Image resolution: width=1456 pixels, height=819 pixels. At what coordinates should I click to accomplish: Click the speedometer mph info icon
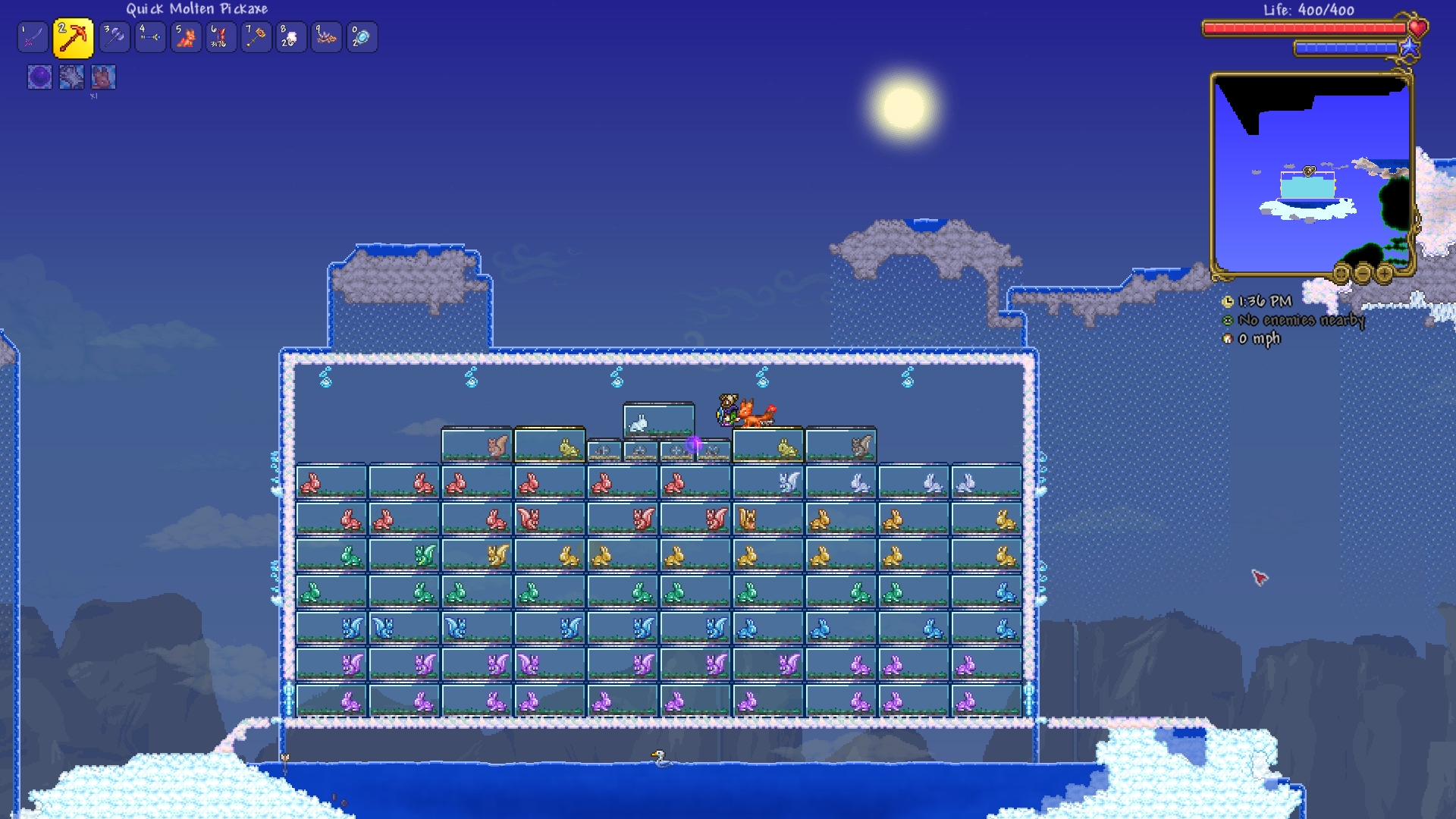(1228, 339)
